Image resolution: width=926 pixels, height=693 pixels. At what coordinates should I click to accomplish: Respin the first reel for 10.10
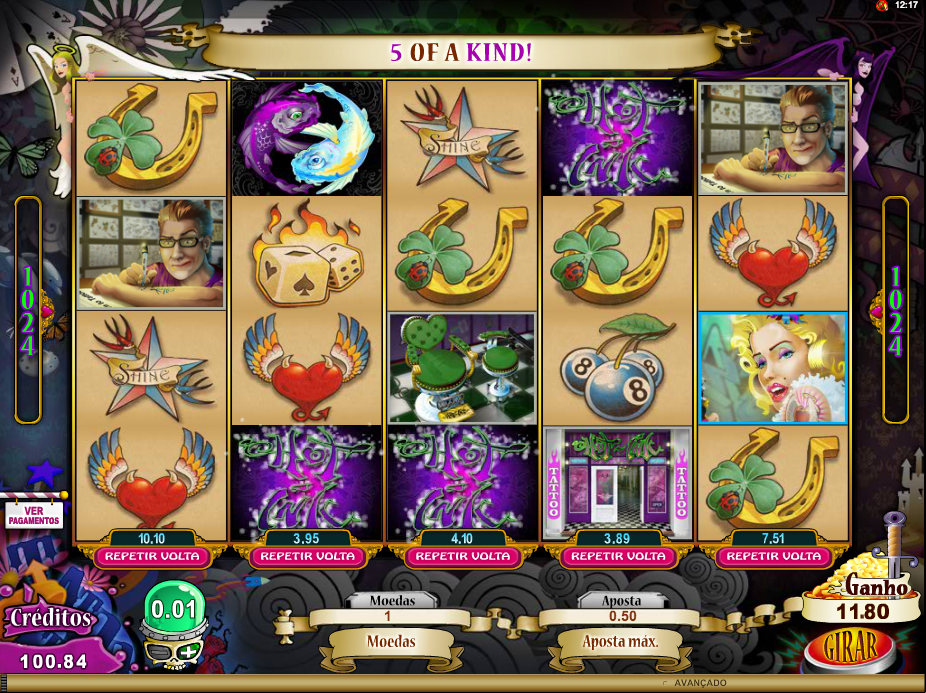point(153,556)
